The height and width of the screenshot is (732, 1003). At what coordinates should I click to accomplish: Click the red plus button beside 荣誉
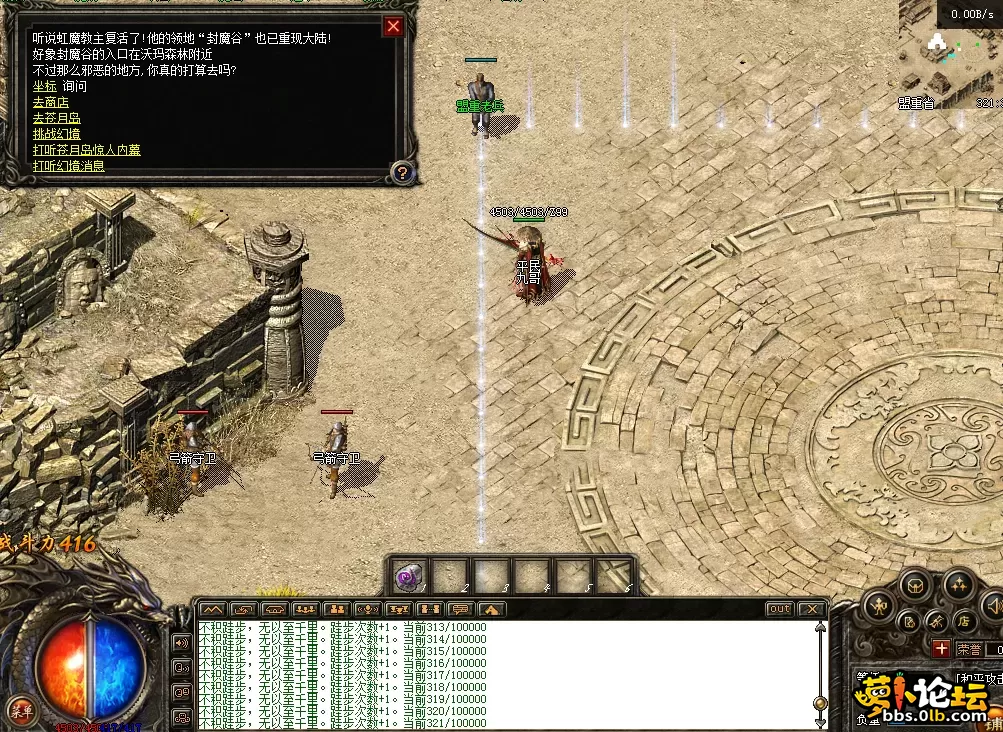point(940,649)
